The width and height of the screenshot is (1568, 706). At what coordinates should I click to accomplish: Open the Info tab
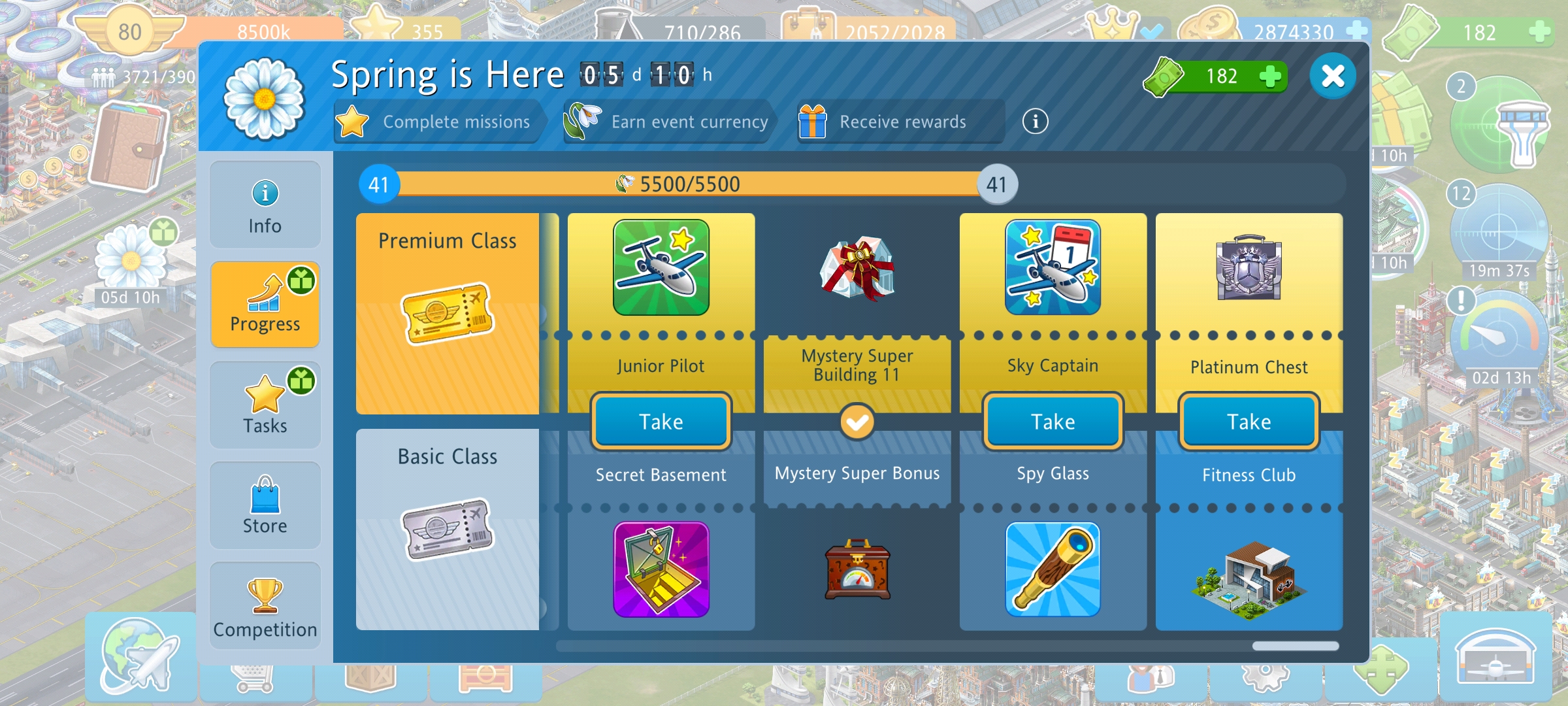coord(265,205)
